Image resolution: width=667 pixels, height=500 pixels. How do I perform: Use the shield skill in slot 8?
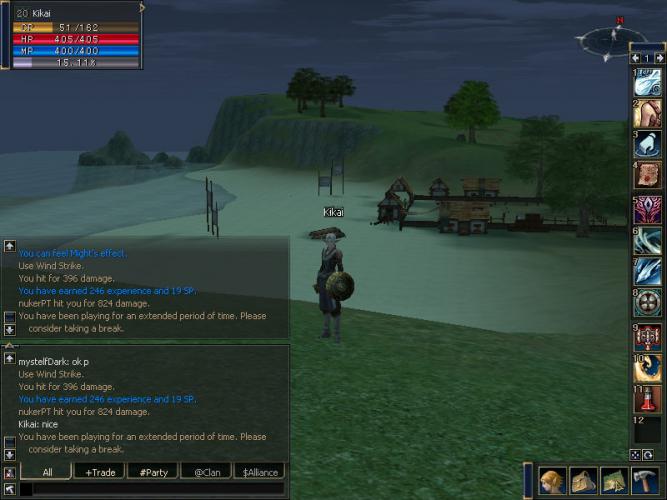[648, 303]
